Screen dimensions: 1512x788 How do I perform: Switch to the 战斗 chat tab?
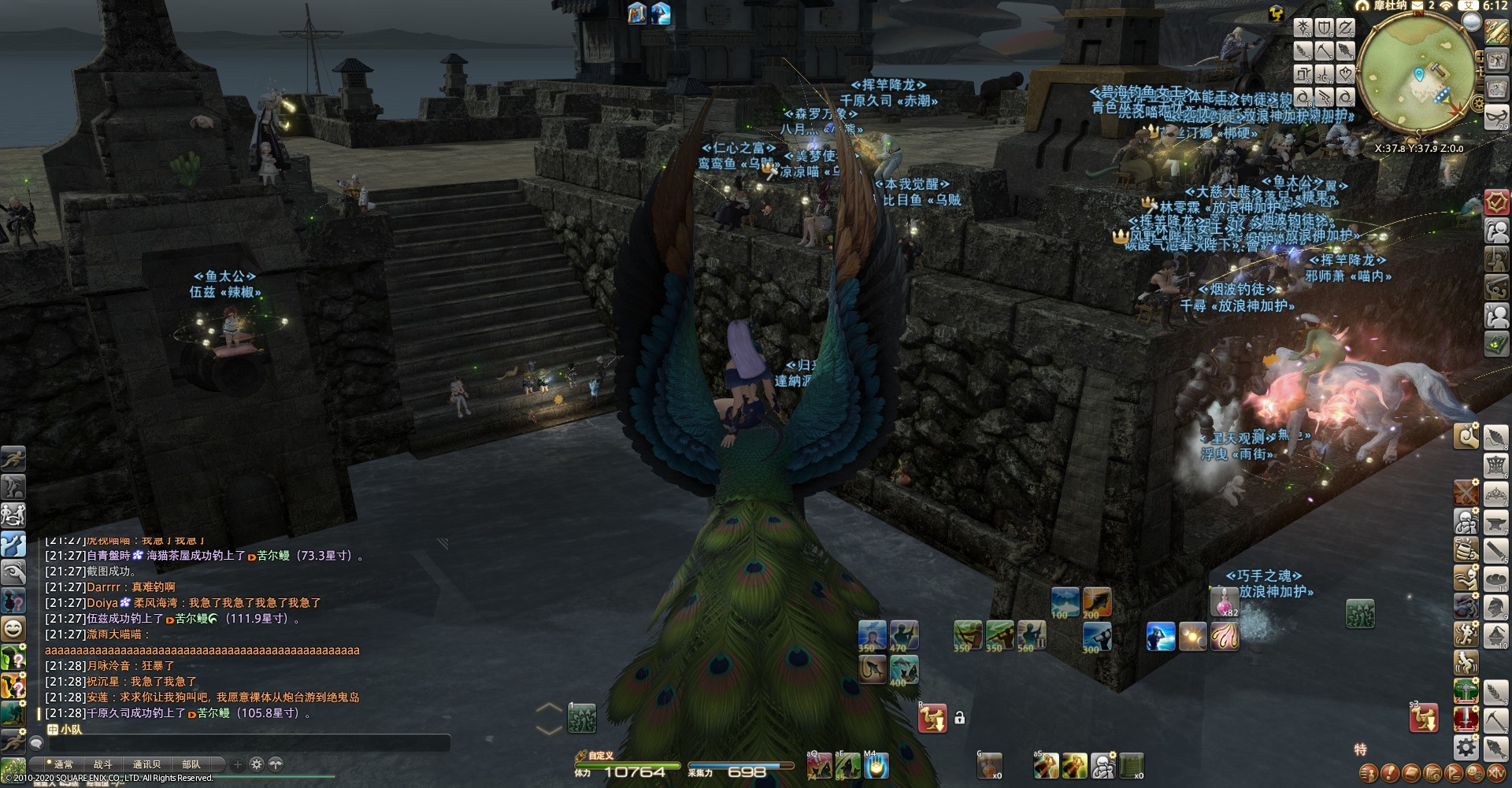[x=103, y=764]
